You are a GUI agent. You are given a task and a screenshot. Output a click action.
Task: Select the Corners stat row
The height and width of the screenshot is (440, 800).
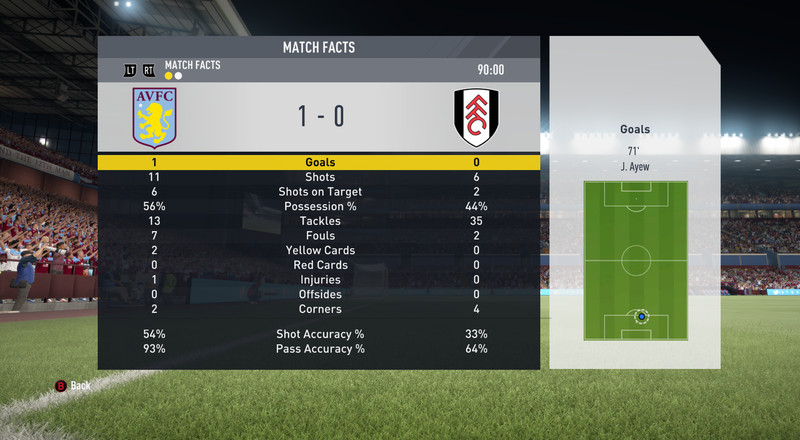tap(319, 309)
